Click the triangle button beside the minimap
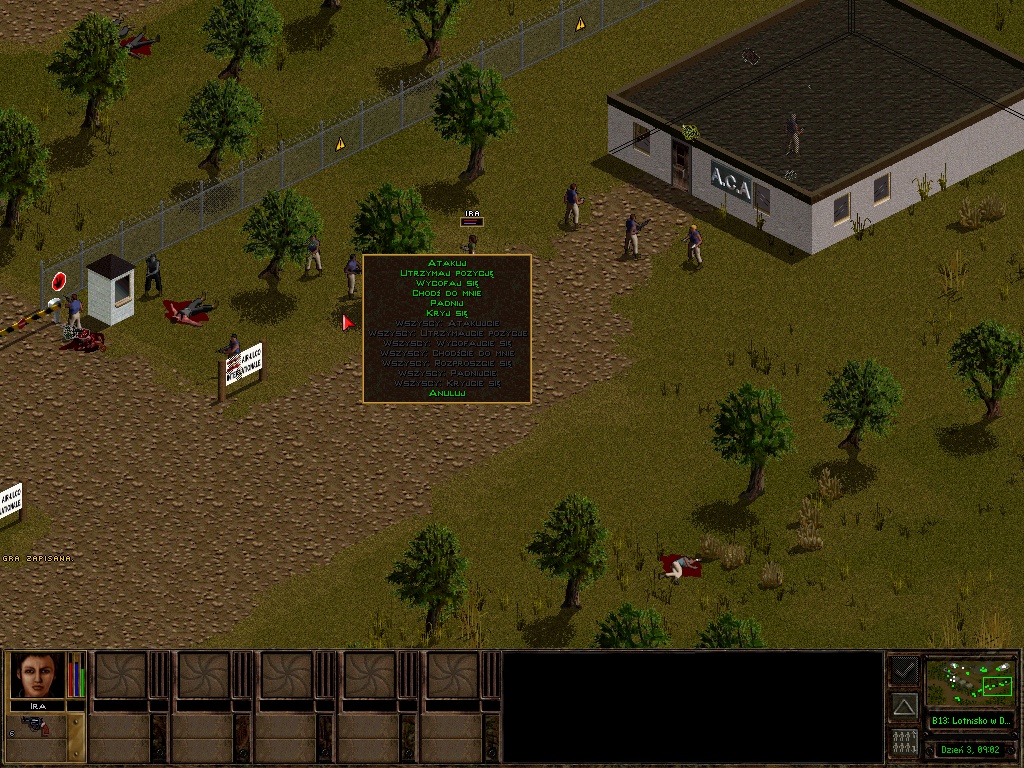The width and height of the screenshot is (1024, 768). click(904, 707)
